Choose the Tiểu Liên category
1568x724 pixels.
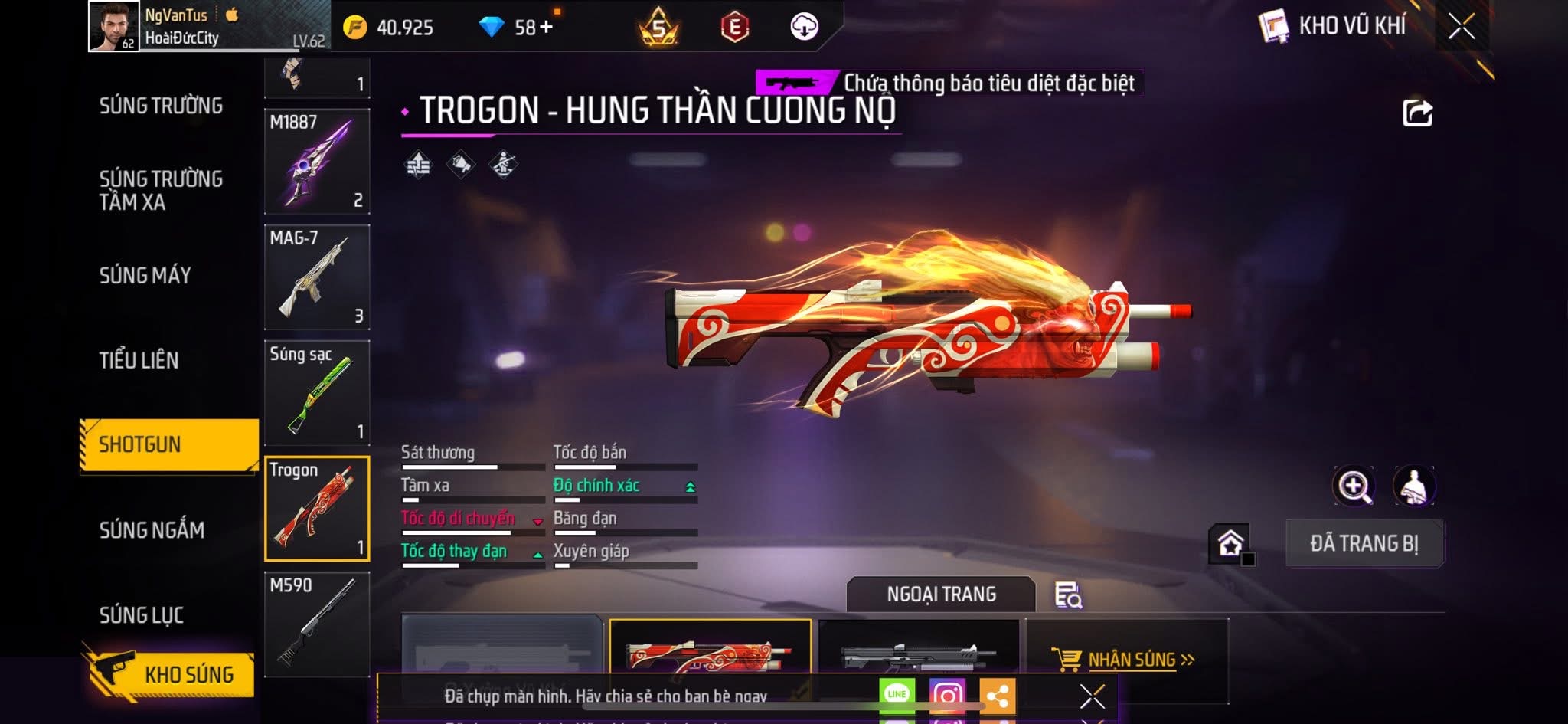pos(139,360)
